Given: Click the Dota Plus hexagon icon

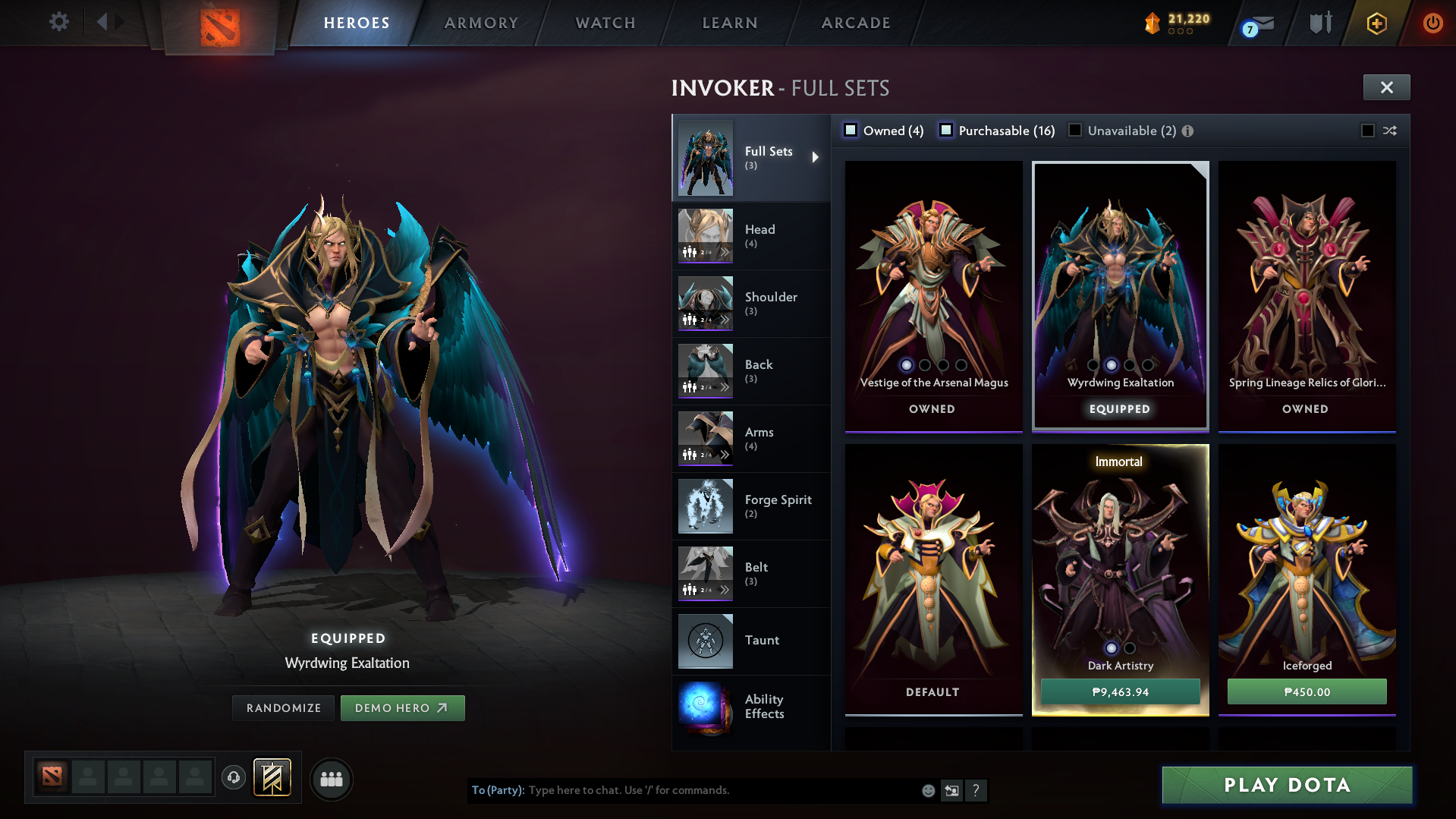Looking at the screenshot, I should (x=1376, y=24).
